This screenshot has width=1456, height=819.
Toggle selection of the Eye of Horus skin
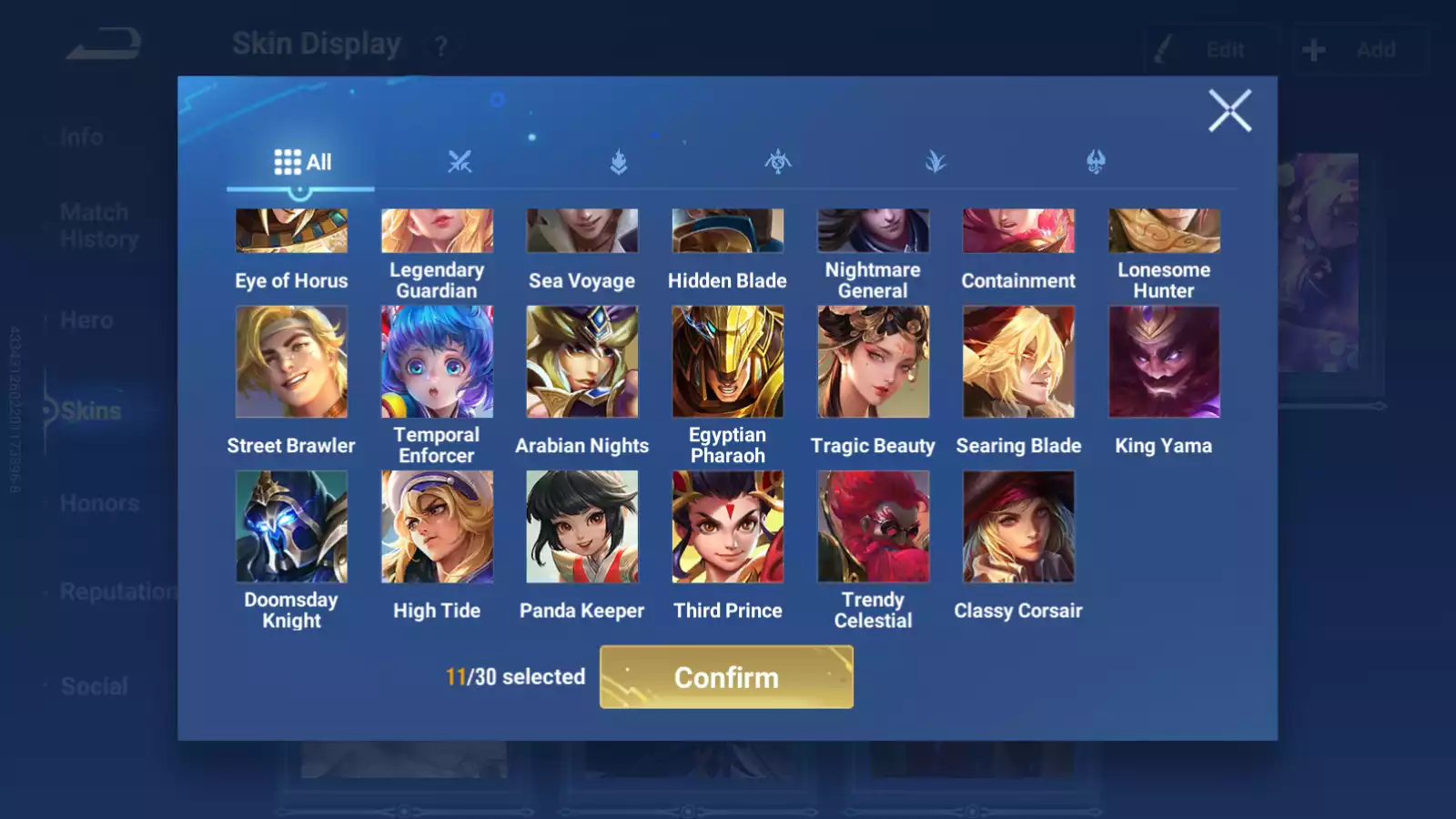tap(291, 230)
